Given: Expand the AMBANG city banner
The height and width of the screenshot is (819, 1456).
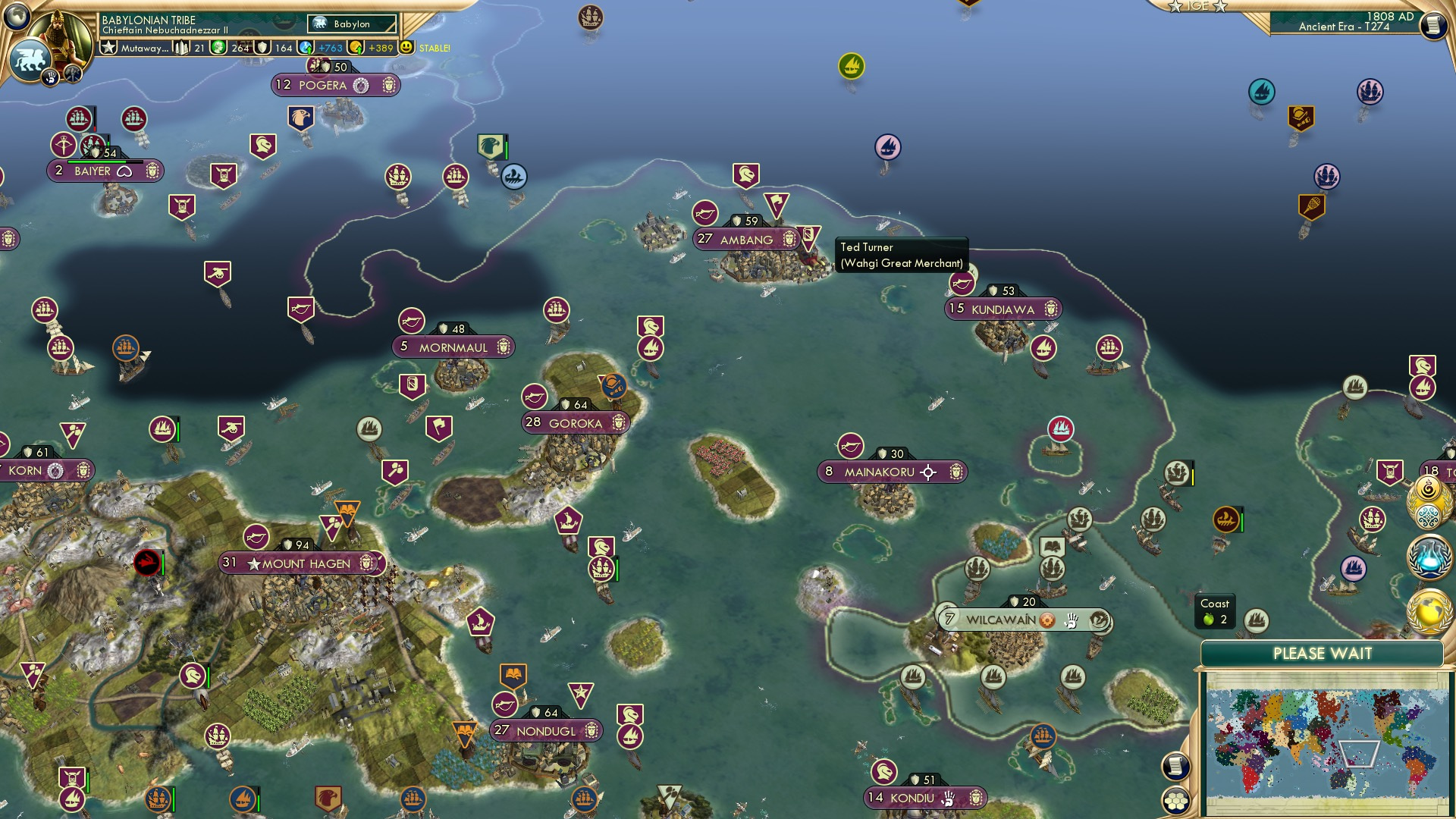Looking at the screenshot, I should (745, 240).
